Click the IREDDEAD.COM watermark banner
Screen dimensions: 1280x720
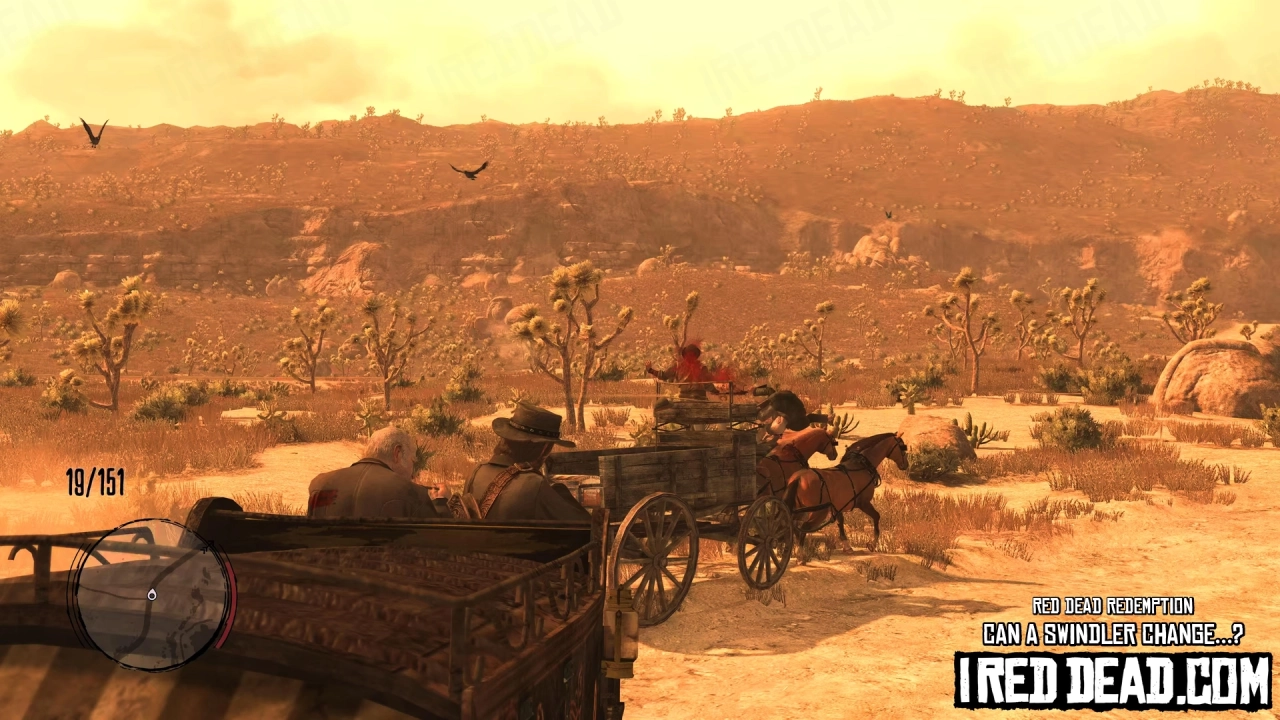pos(1112,680)
